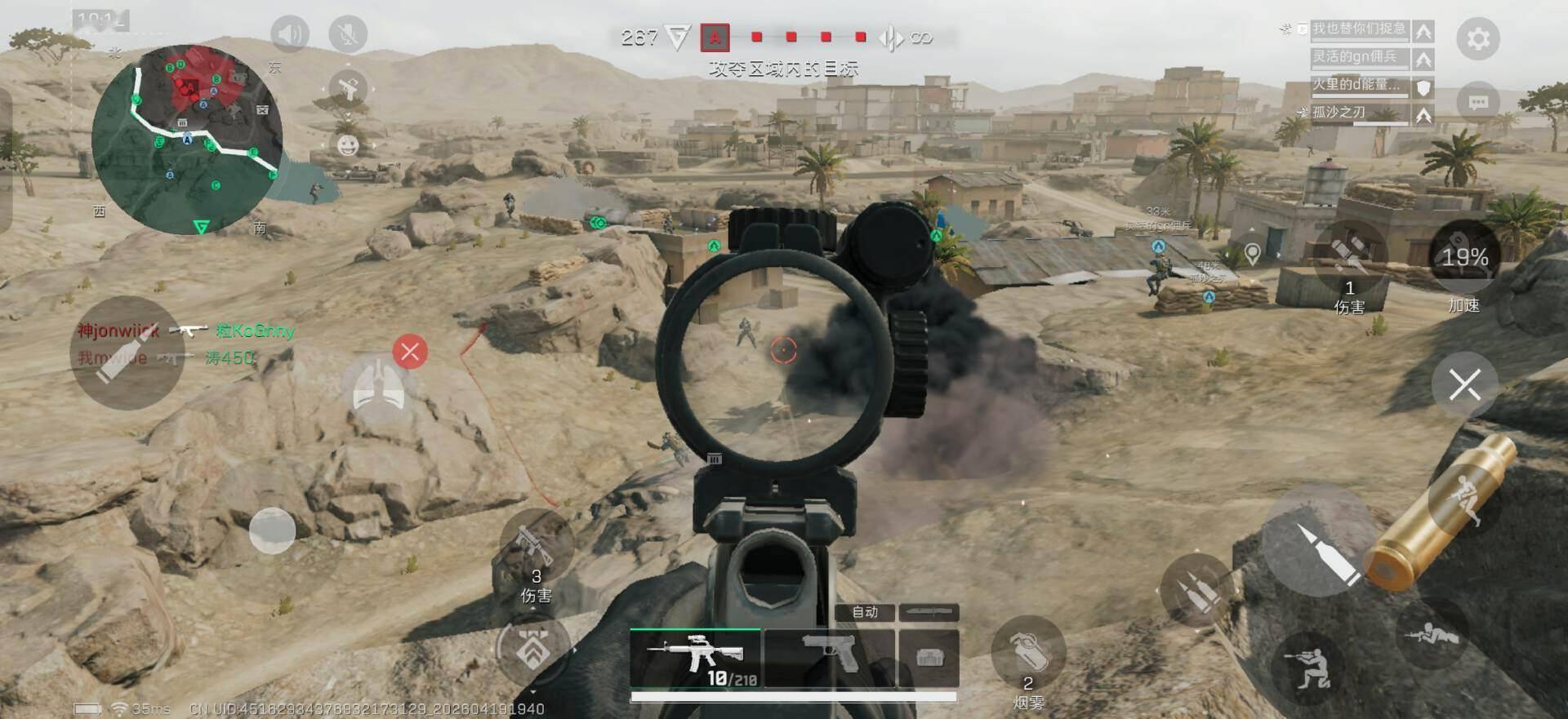The image size is (1568, 719).
Task: Toggle the speaker sound icon
Action: click(x=289, y=34)
